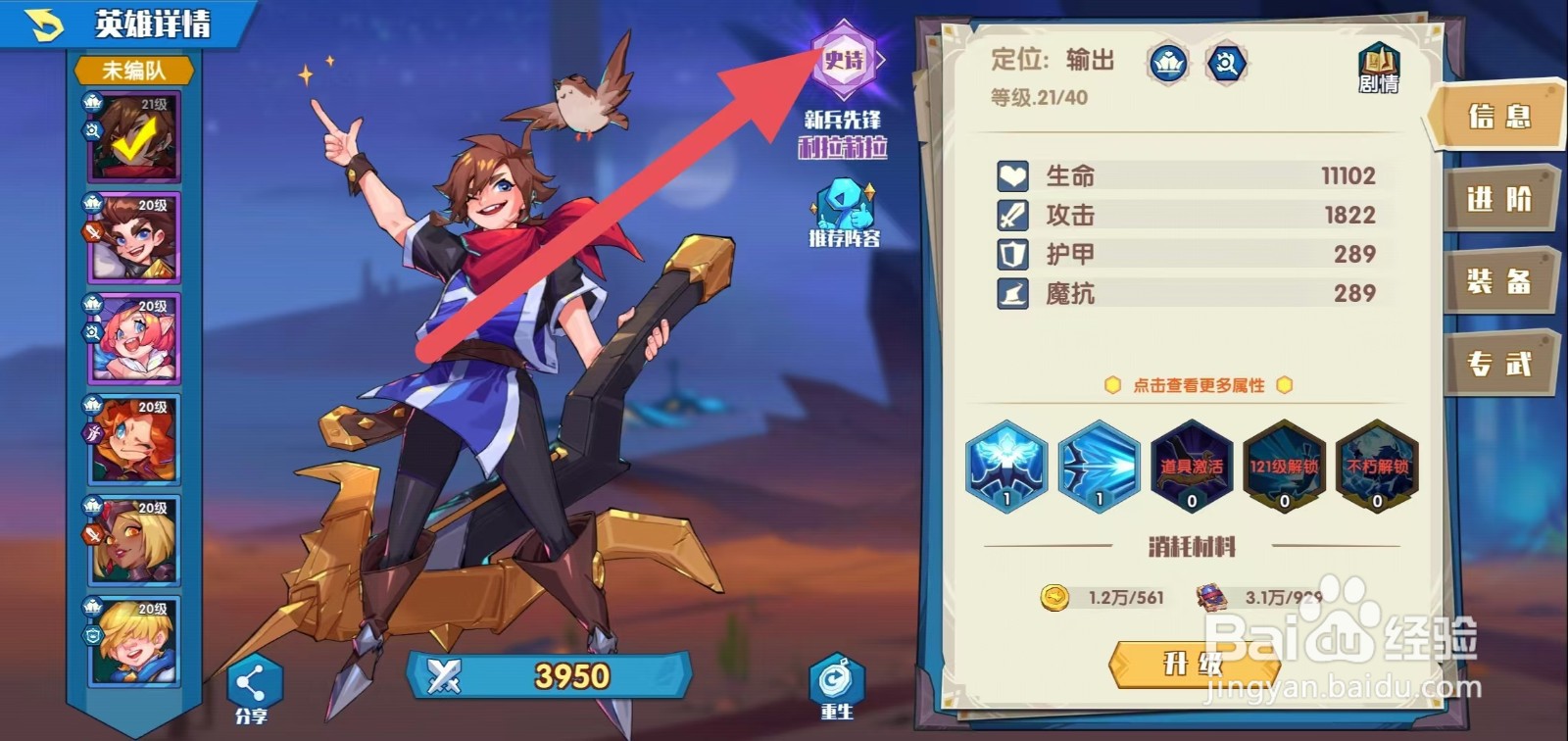Click the 生命 heart stat icon
This screenshot has height=741, width=1568.
point(1011,174)
